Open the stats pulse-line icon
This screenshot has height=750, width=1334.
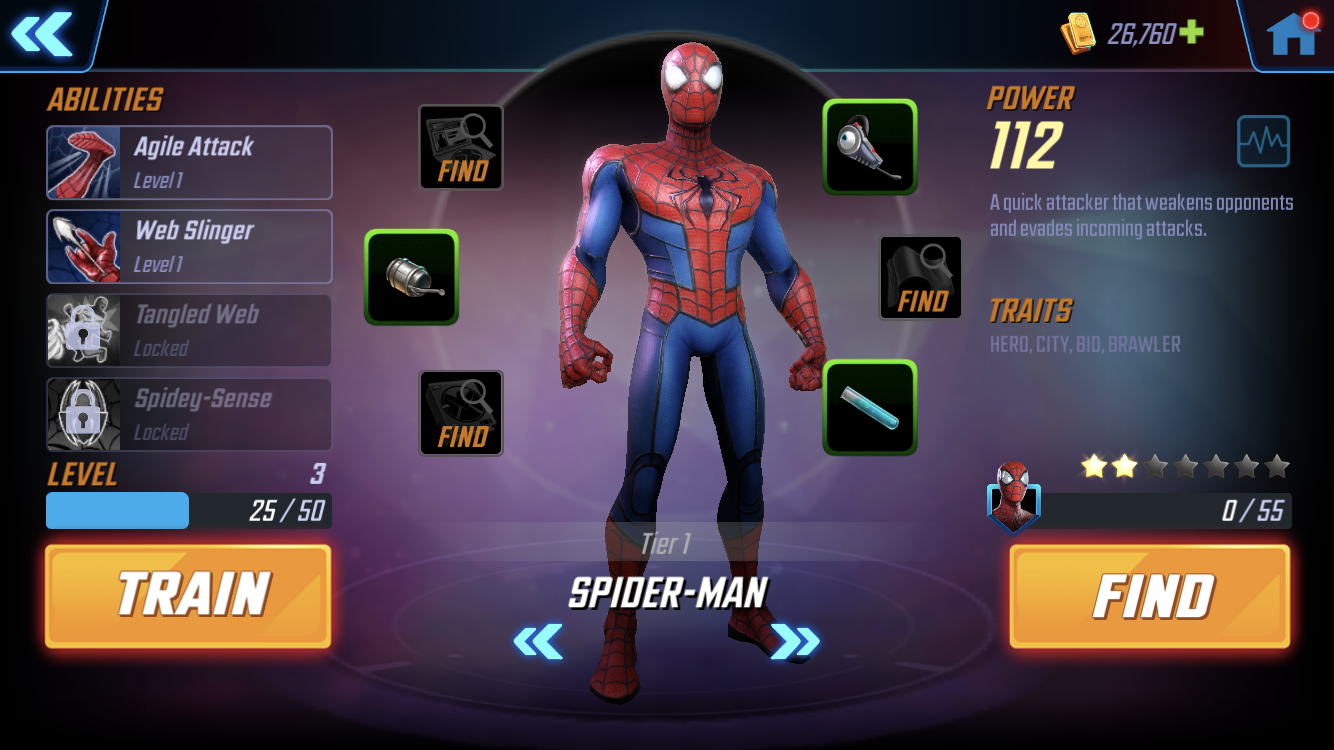click(x=1263, y=141)
